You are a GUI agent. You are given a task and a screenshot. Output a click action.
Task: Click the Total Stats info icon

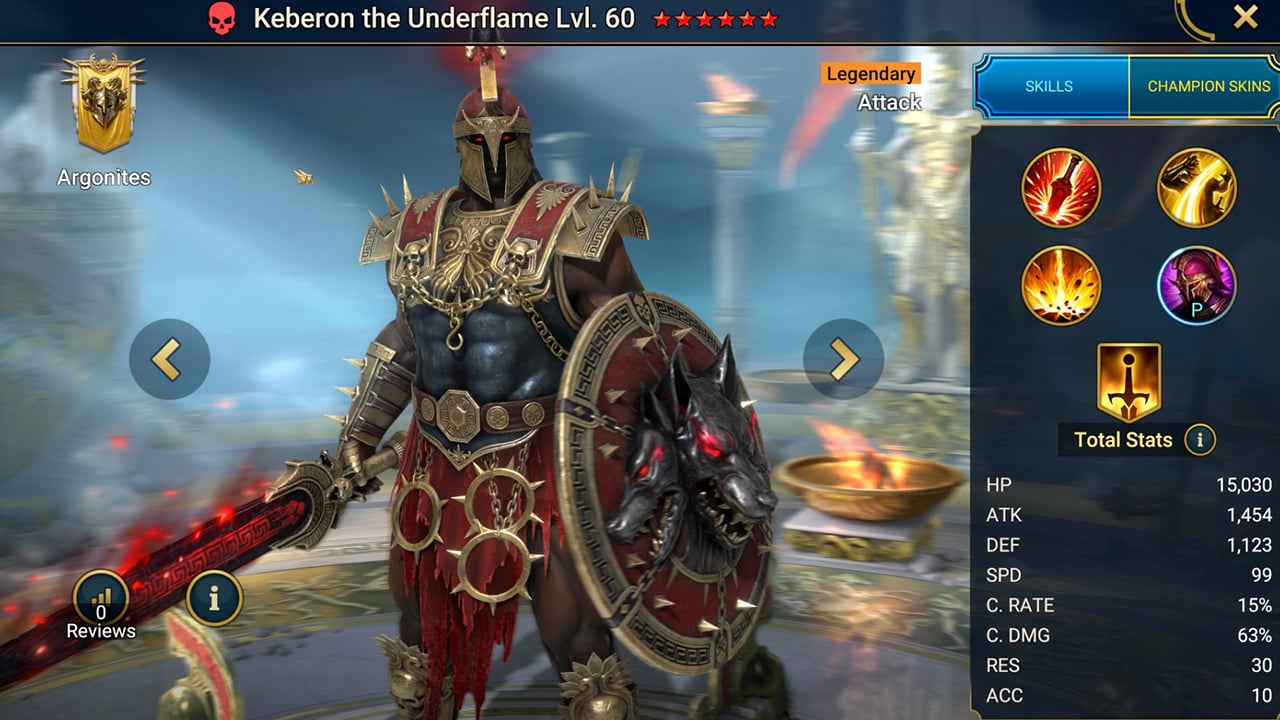click(x=1199, y=439)
